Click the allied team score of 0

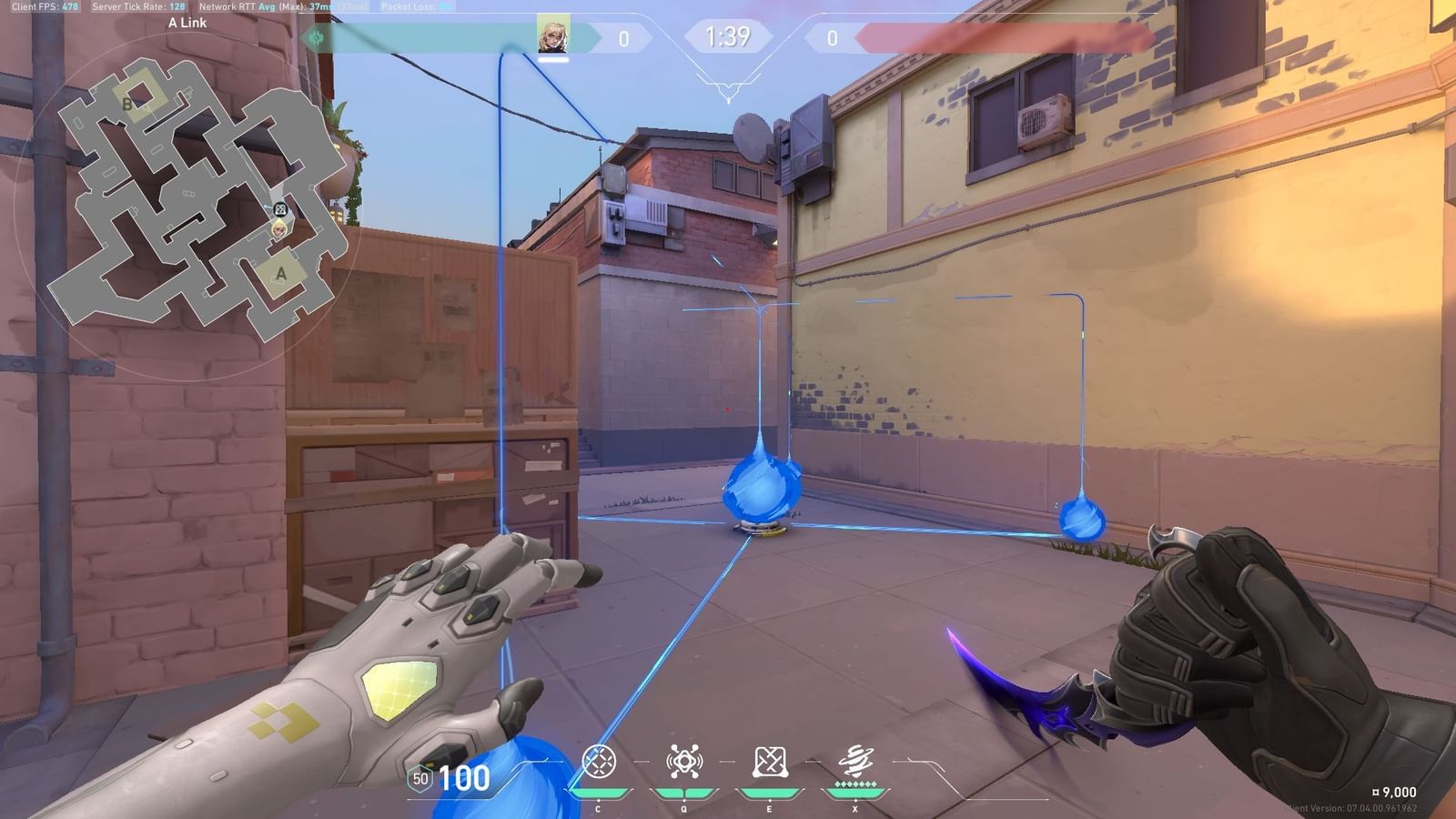pyautogui.click(x=622, y=38)
